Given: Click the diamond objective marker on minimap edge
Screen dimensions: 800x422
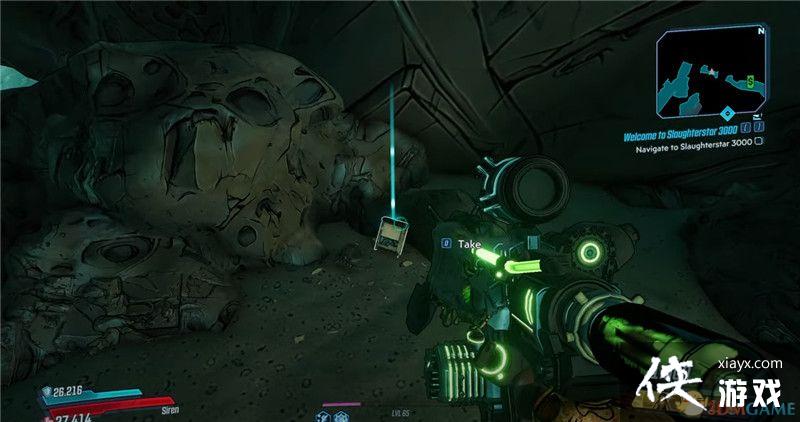Looking at the screenshot, I should tap(727, 113).
